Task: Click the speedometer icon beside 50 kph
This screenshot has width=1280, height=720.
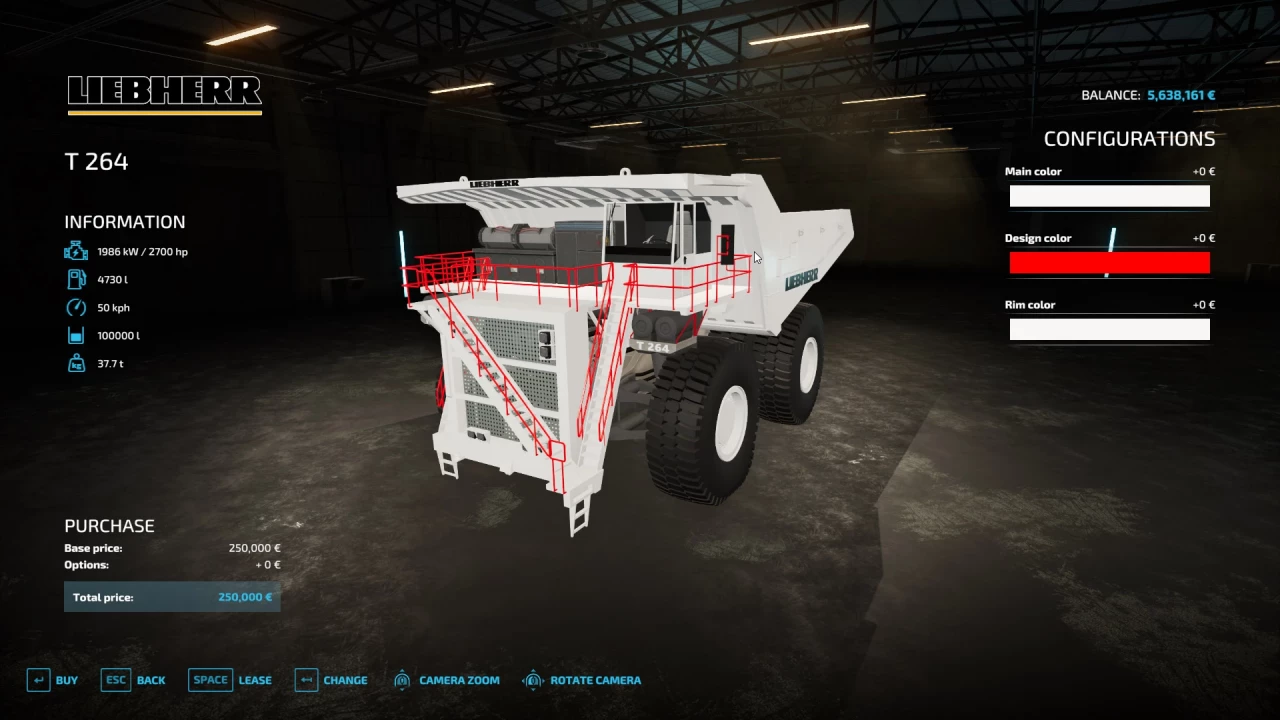Action: [75, 307]
